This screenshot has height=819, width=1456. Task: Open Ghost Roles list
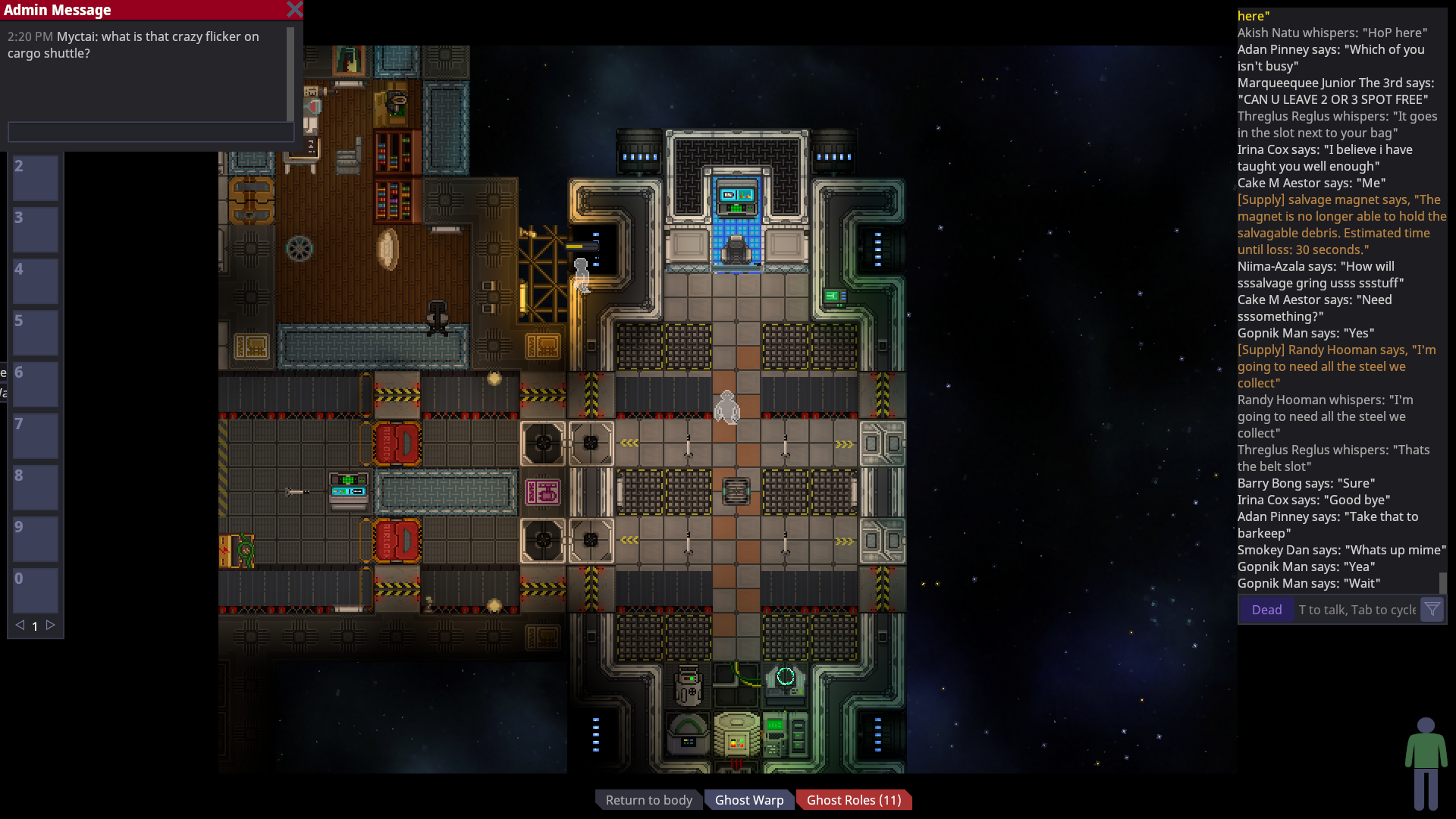pos(853,800)
